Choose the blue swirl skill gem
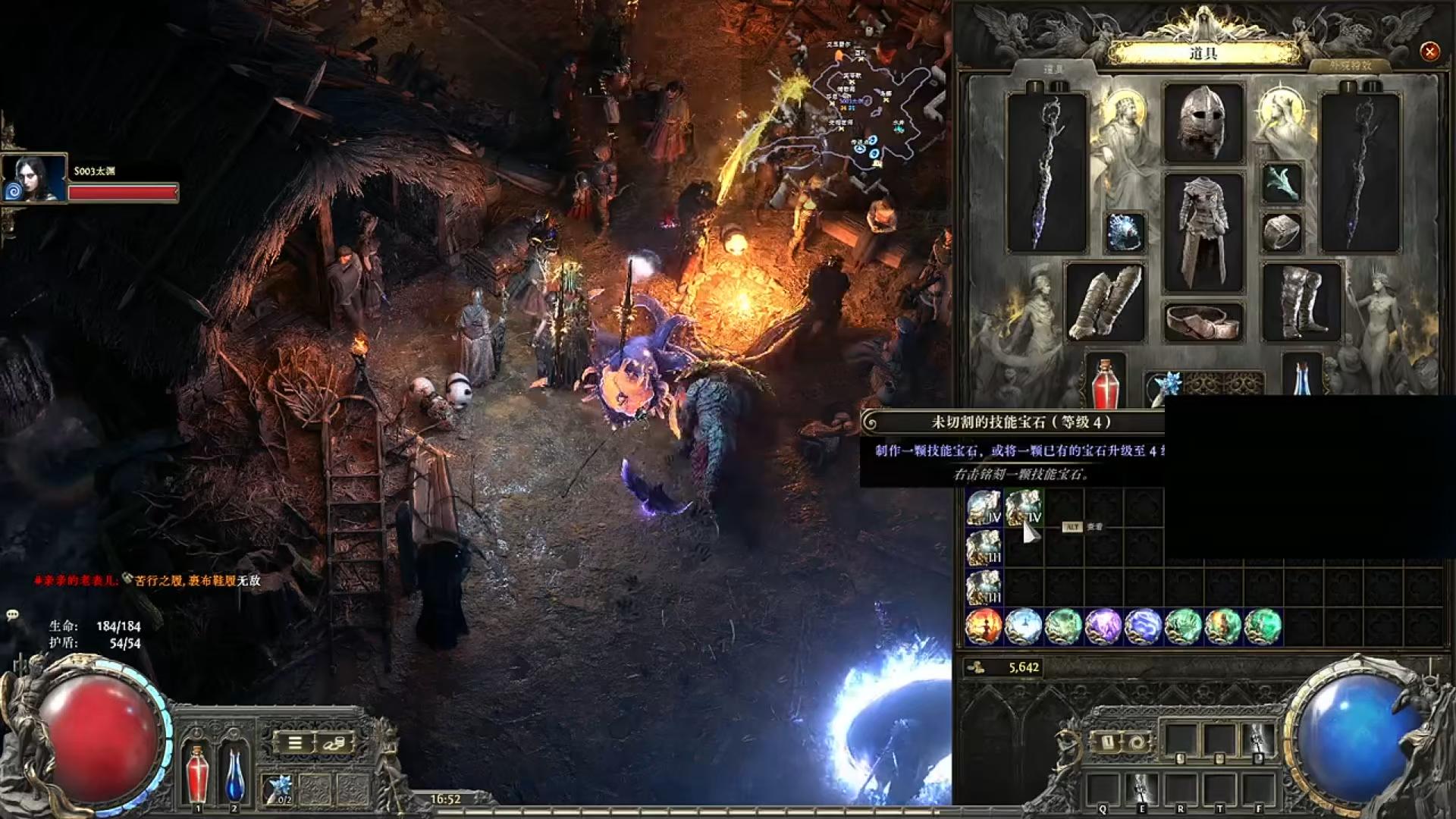Viewport: 1456px width, 819px height. (x=1143, y=627)
